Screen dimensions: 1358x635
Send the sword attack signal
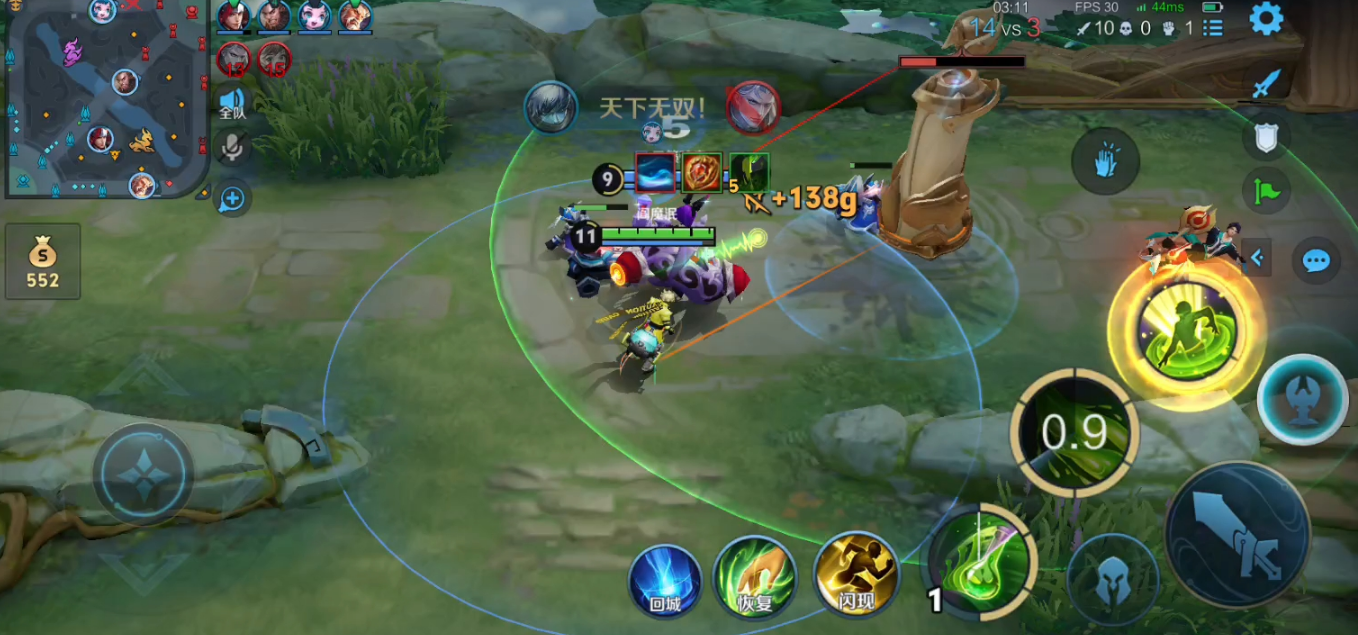(1265, 86)
